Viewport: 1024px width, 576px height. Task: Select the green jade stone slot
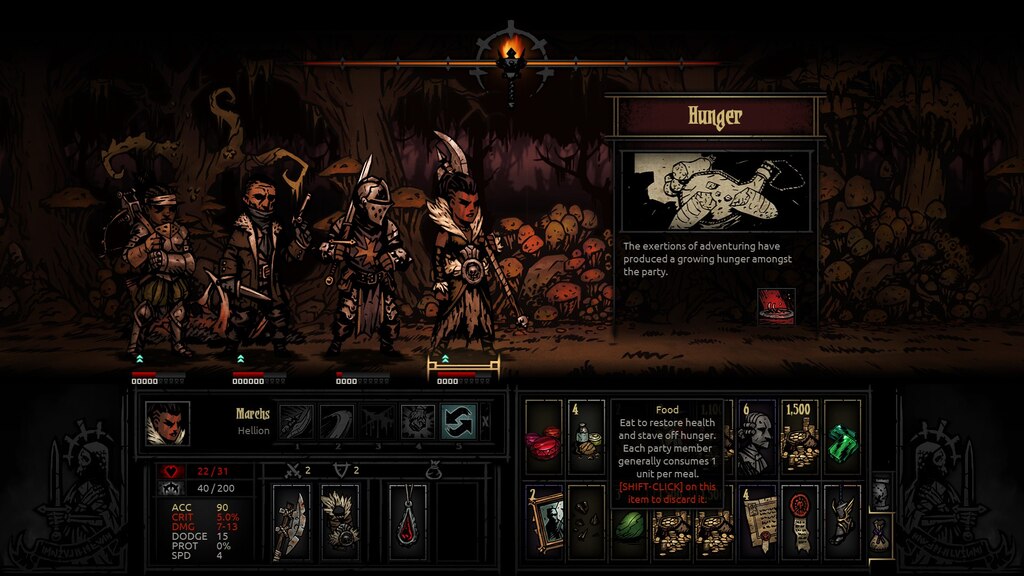(628, 521)
